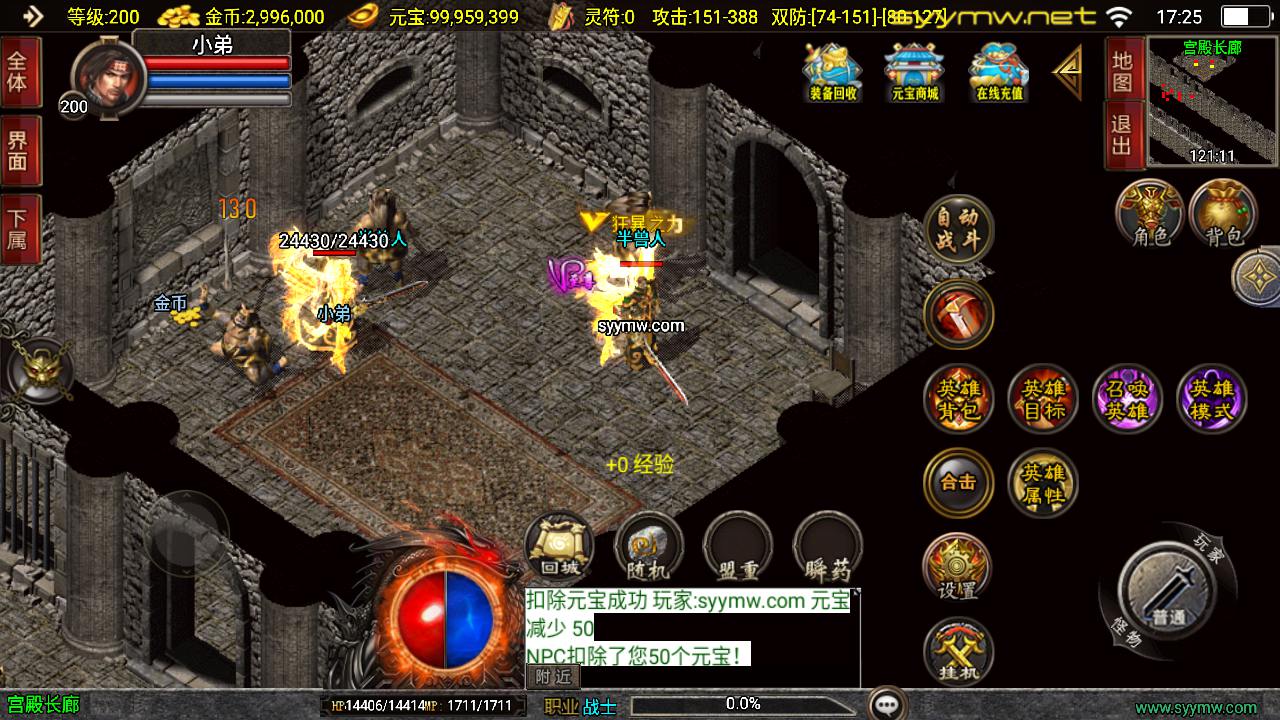Click the 退出 exit button

pyautogui.click(x=1122, y=135)
